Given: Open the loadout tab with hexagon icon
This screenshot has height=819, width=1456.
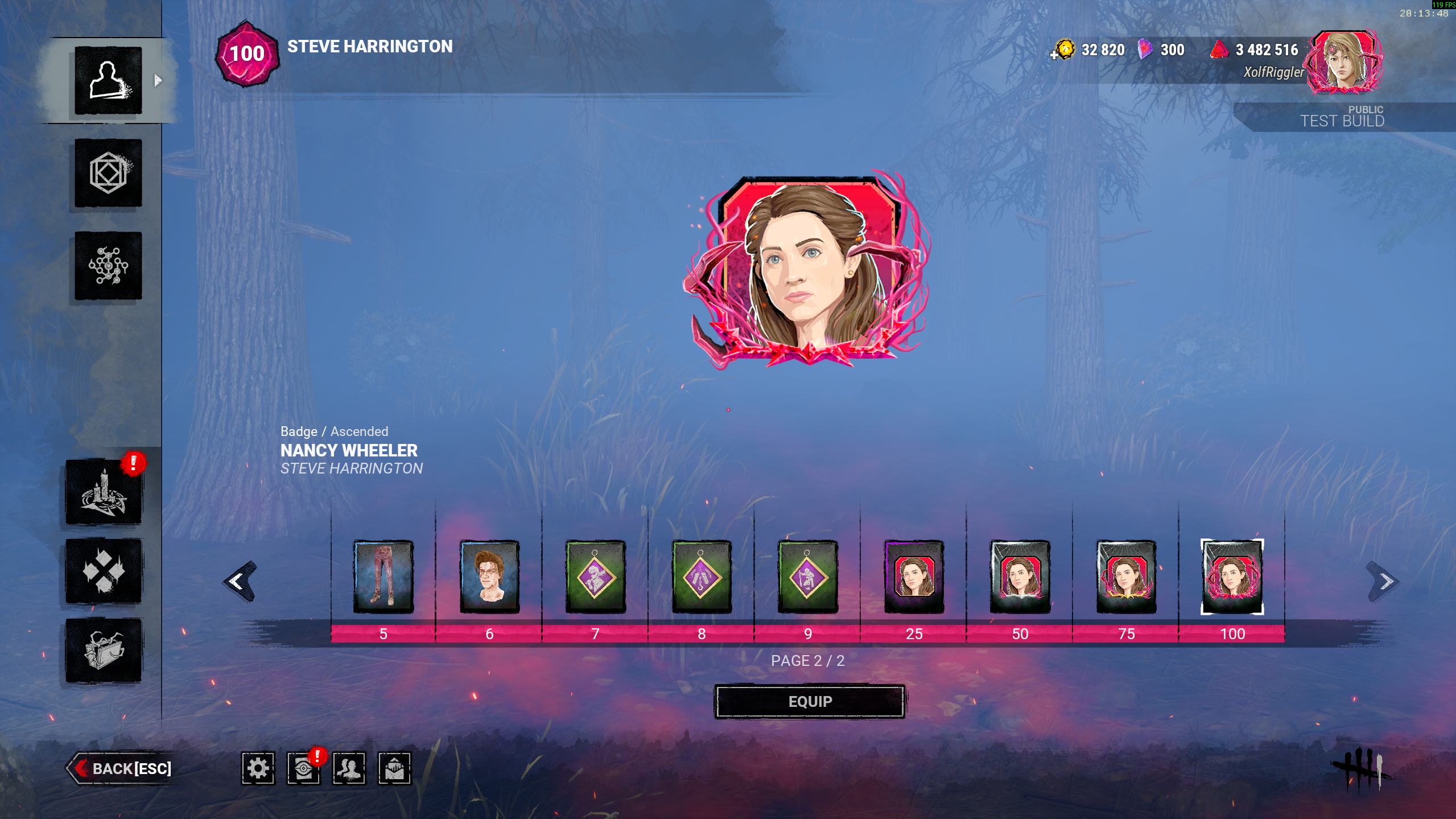Looking at the screenshot, I should 108,173.
